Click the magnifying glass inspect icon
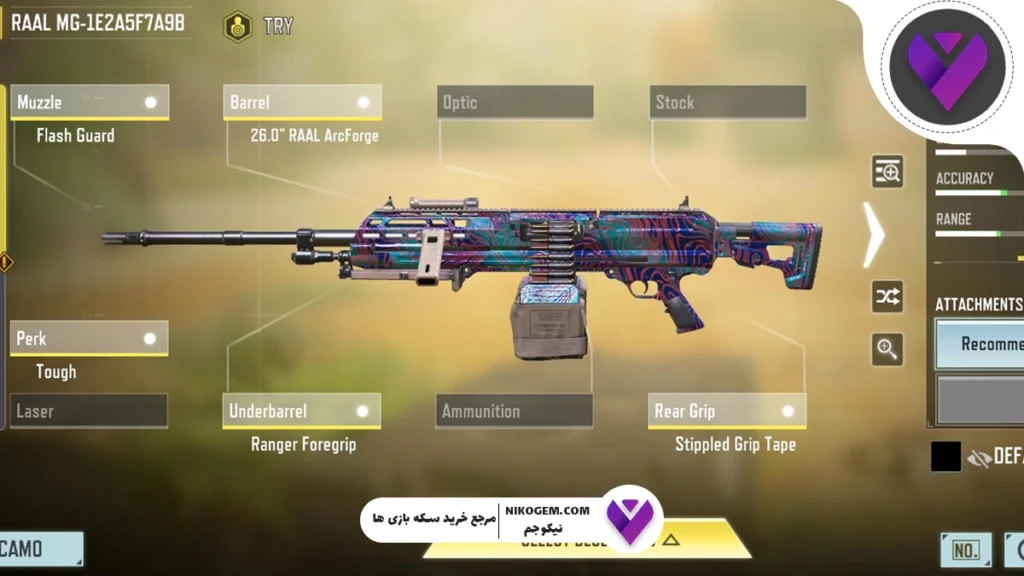 (887, 349)
